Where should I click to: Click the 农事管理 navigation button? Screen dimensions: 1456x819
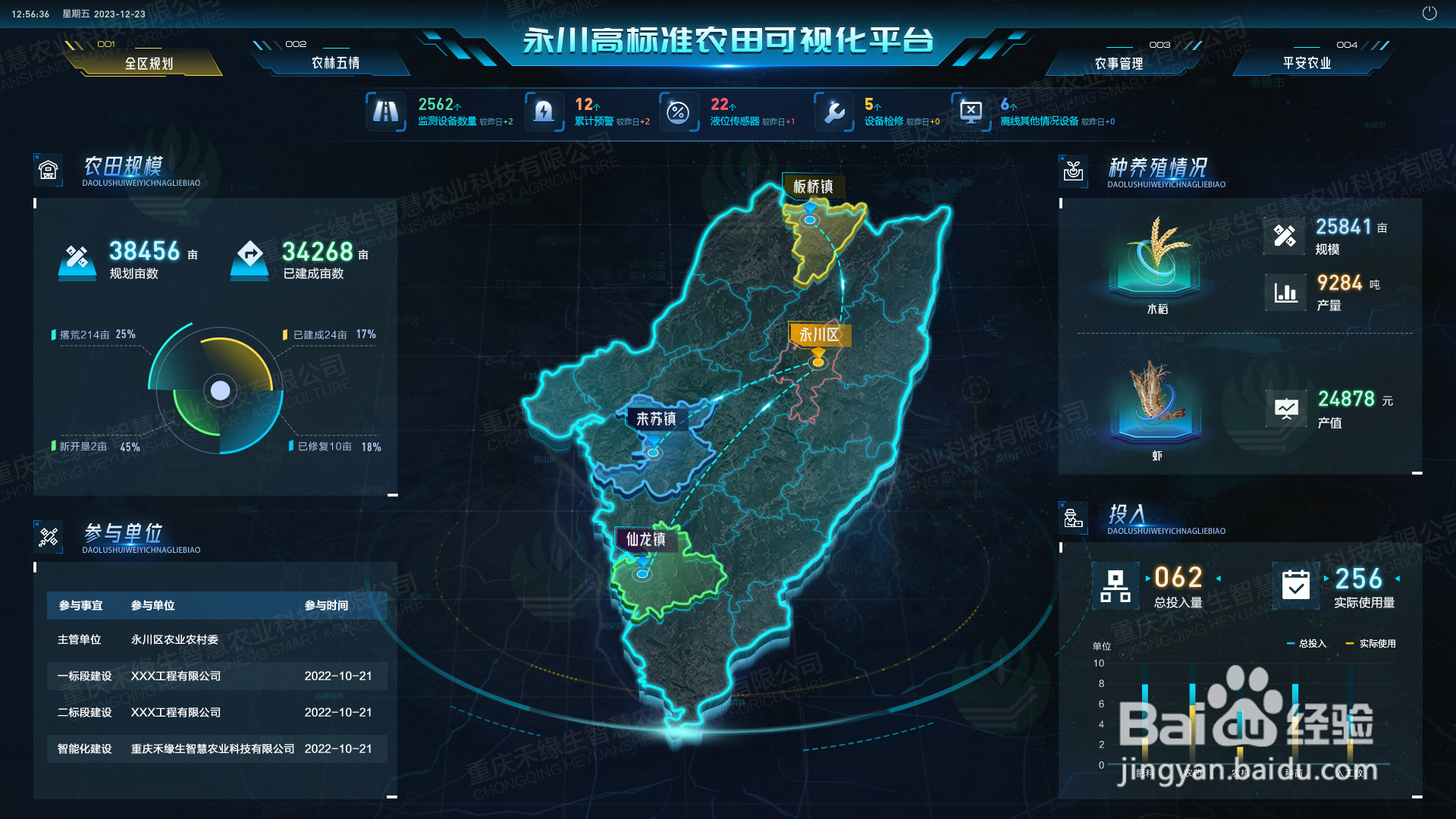pos(1118,63)
